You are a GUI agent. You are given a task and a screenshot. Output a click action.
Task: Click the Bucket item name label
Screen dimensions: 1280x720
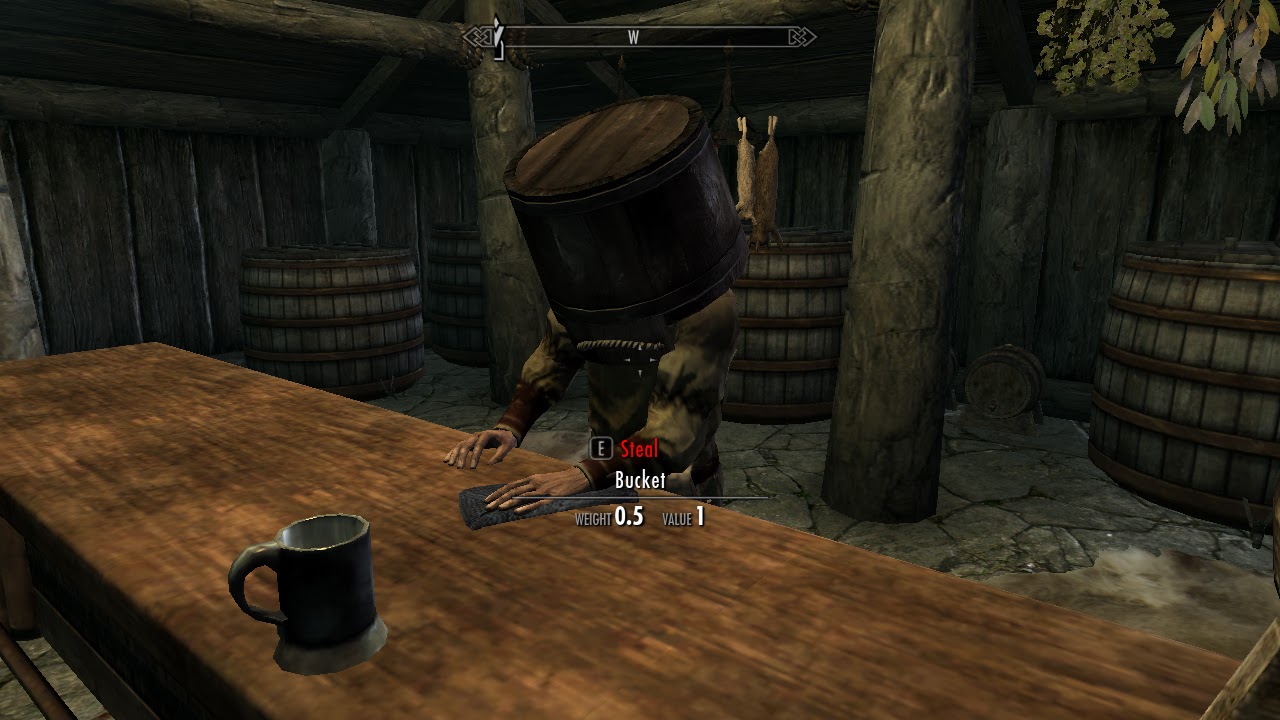click(x=639, y=481)
